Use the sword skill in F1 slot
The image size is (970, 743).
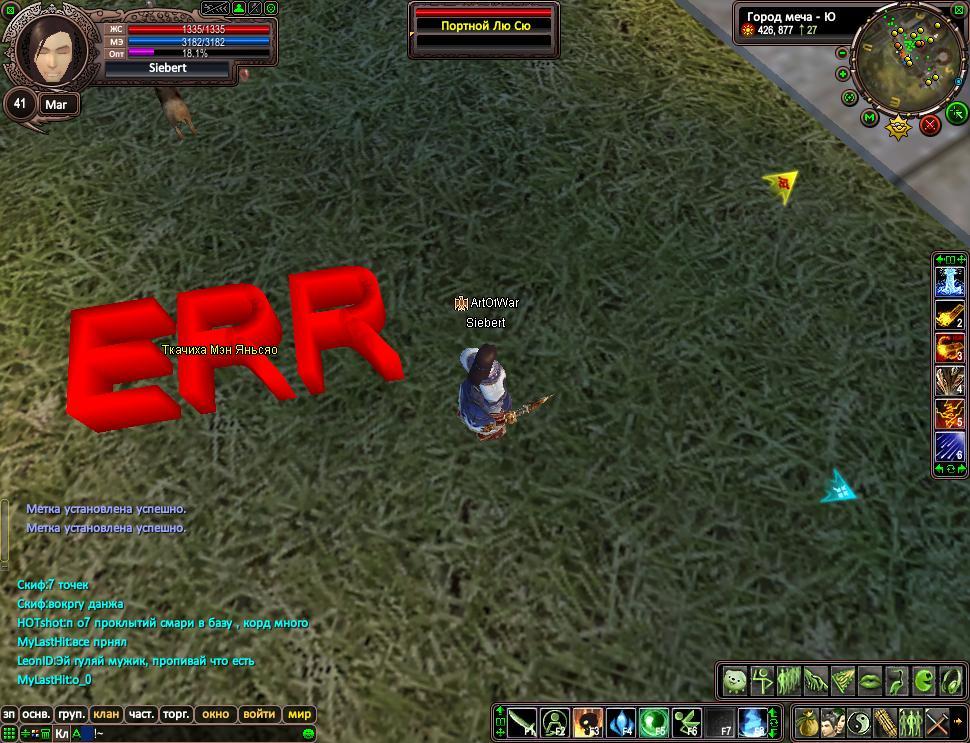[523, 722]
